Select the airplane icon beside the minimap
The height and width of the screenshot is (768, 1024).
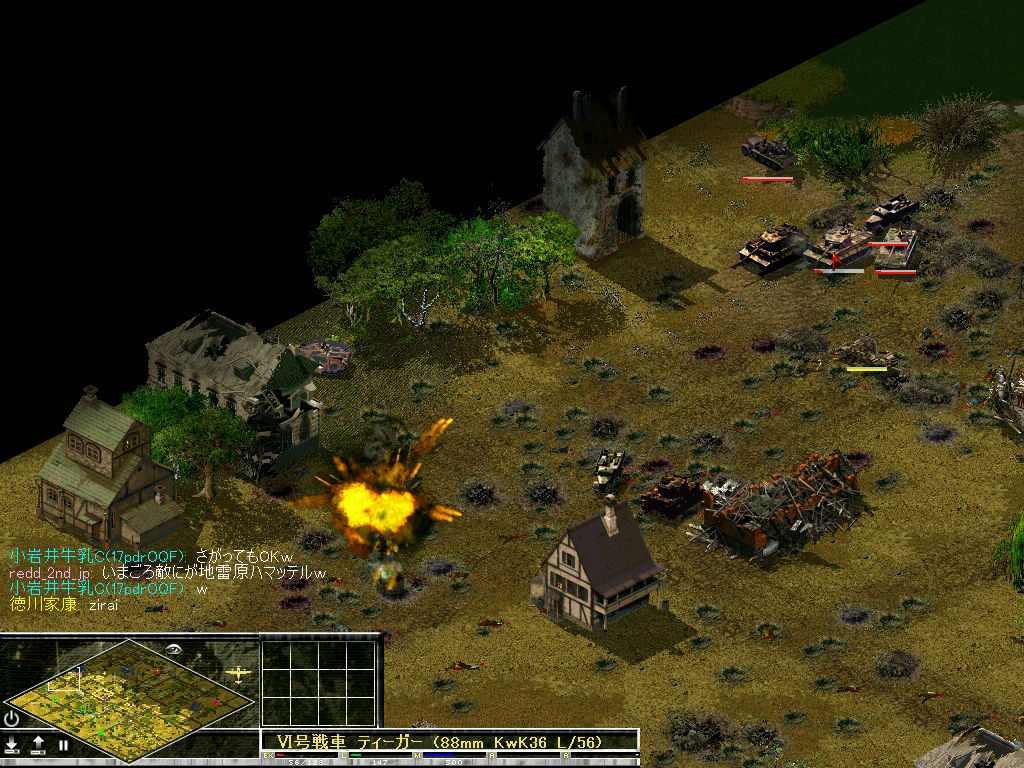238,674
